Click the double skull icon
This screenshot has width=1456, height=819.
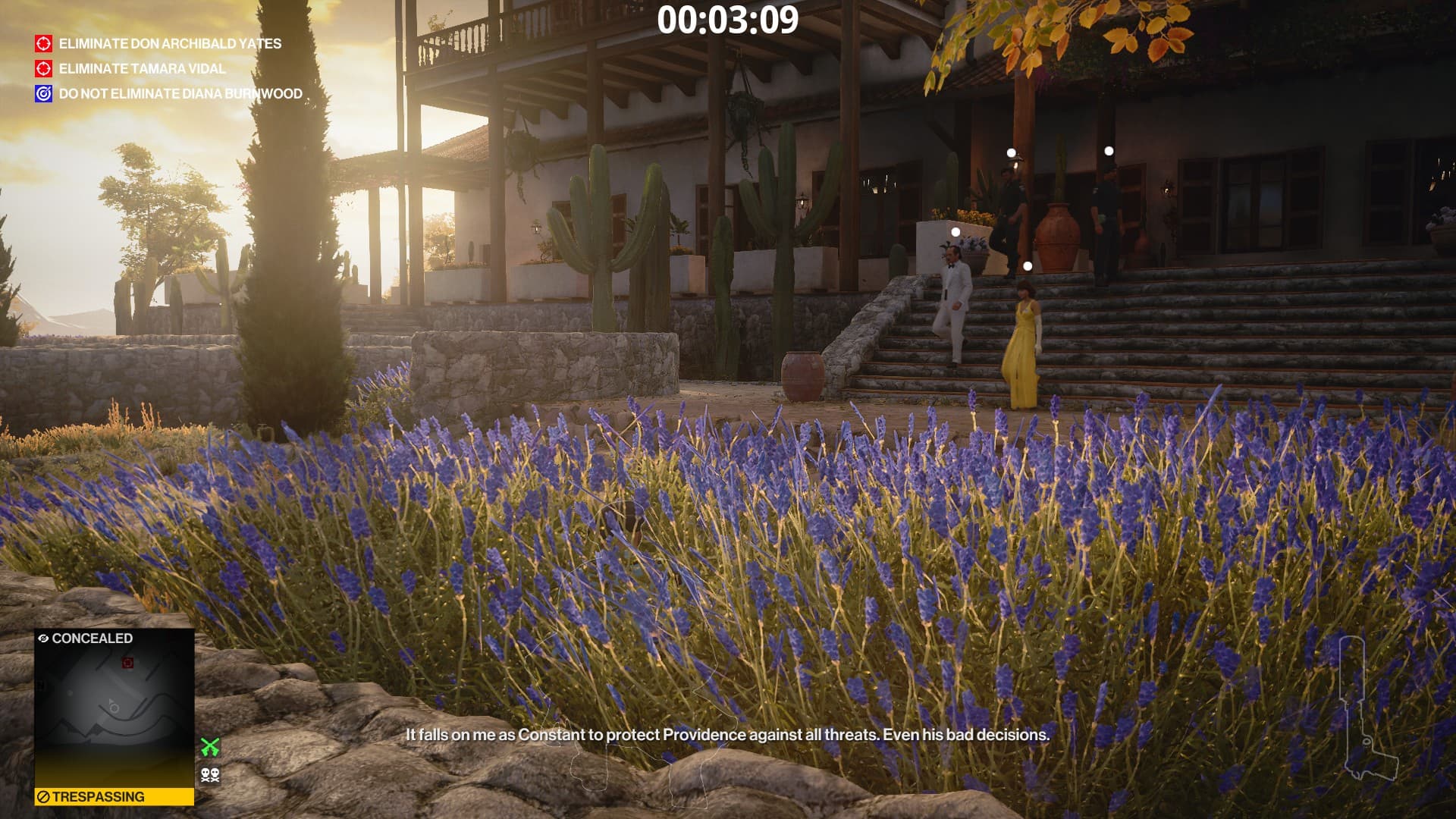tap(210, 775)
